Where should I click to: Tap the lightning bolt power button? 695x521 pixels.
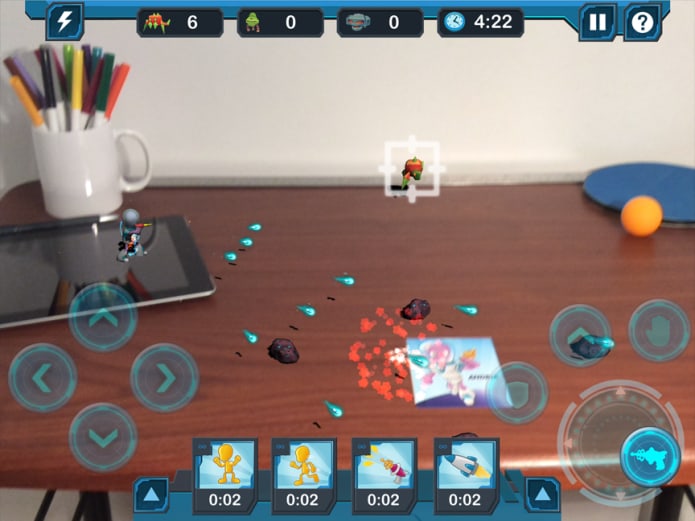pos(65,21)
